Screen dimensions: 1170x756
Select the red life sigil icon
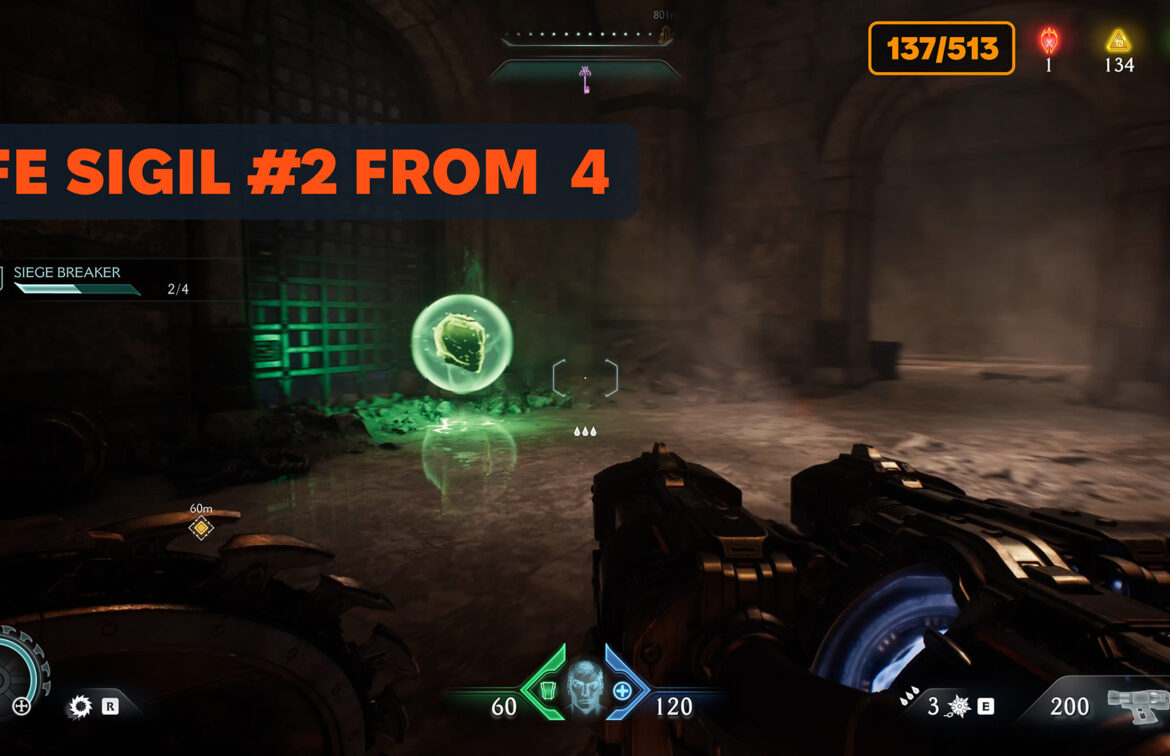click(x=1049, y=41)
